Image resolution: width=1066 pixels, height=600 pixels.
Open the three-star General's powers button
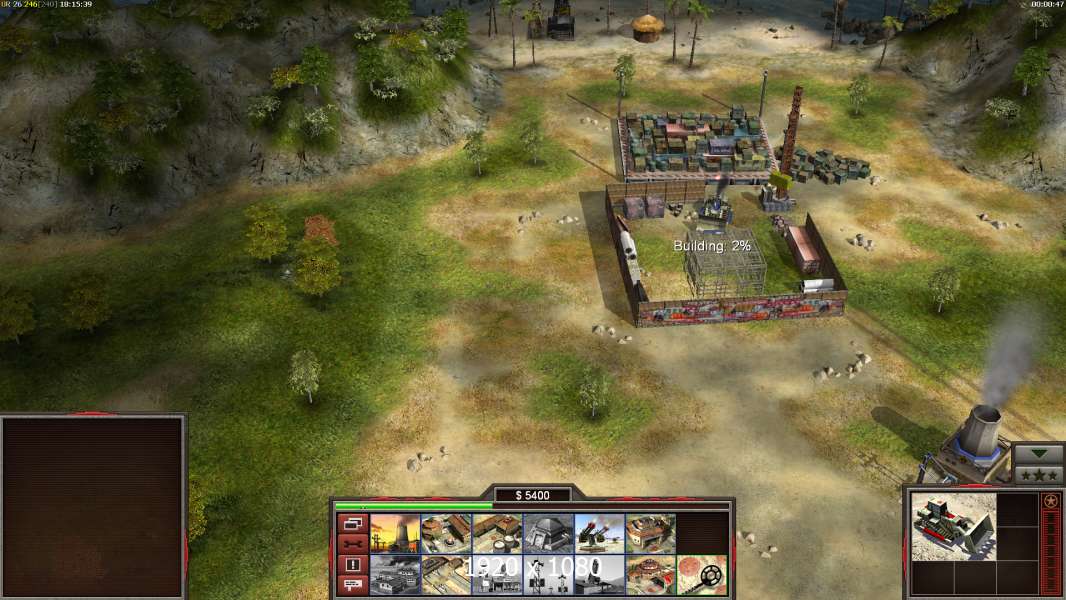[1038, 474]
